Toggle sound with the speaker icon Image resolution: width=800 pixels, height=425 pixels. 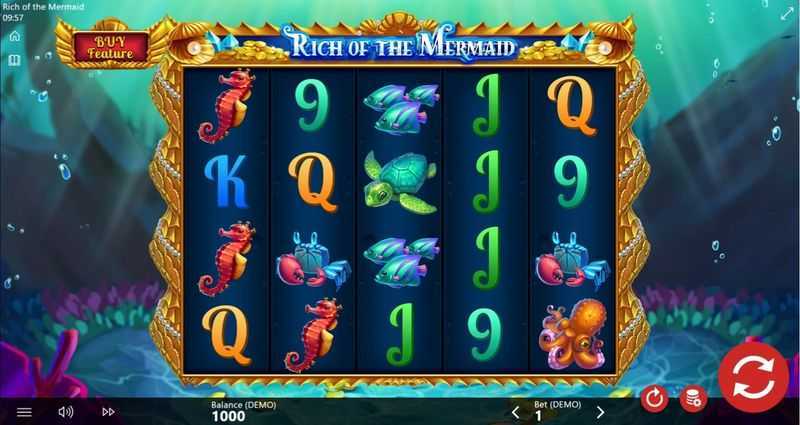(x=66, y=411)
